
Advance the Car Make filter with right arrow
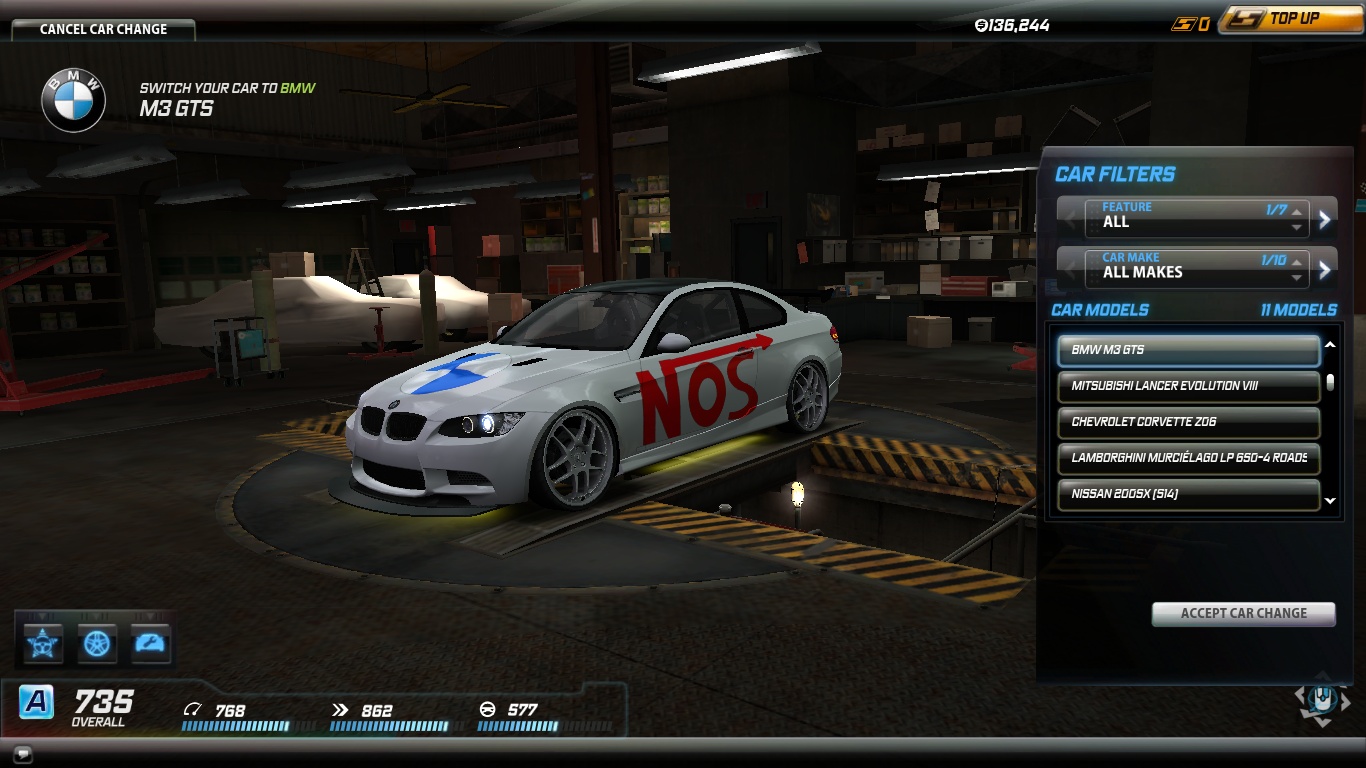(1325, 270)
